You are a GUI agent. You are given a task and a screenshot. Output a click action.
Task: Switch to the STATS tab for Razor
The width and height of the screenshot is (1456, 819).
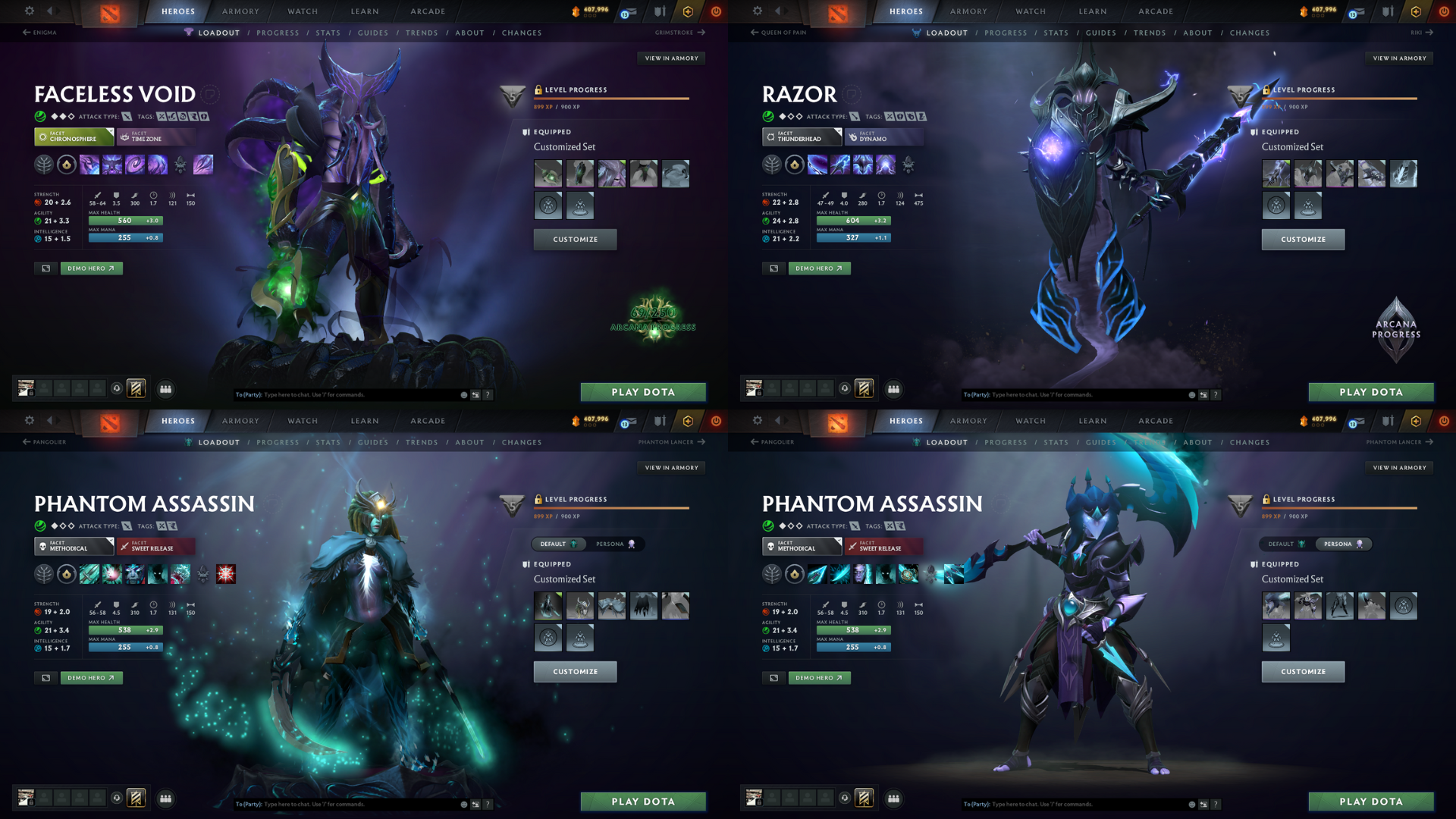(1056, 33)
